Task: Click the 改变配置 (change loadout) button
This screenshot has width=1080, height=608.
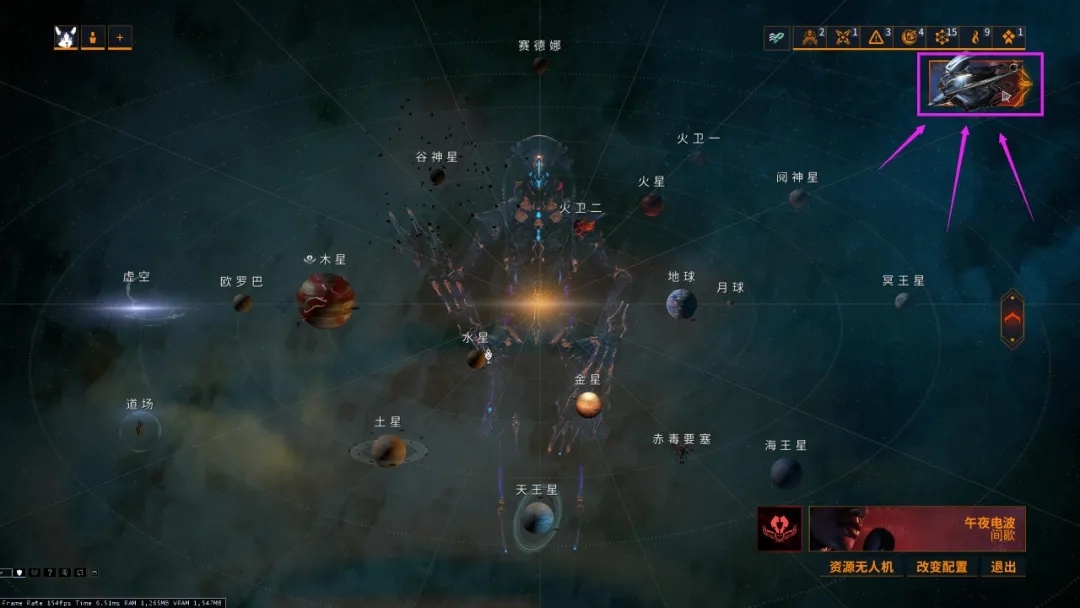Action: pyautogui.click(x=941, y=567)
